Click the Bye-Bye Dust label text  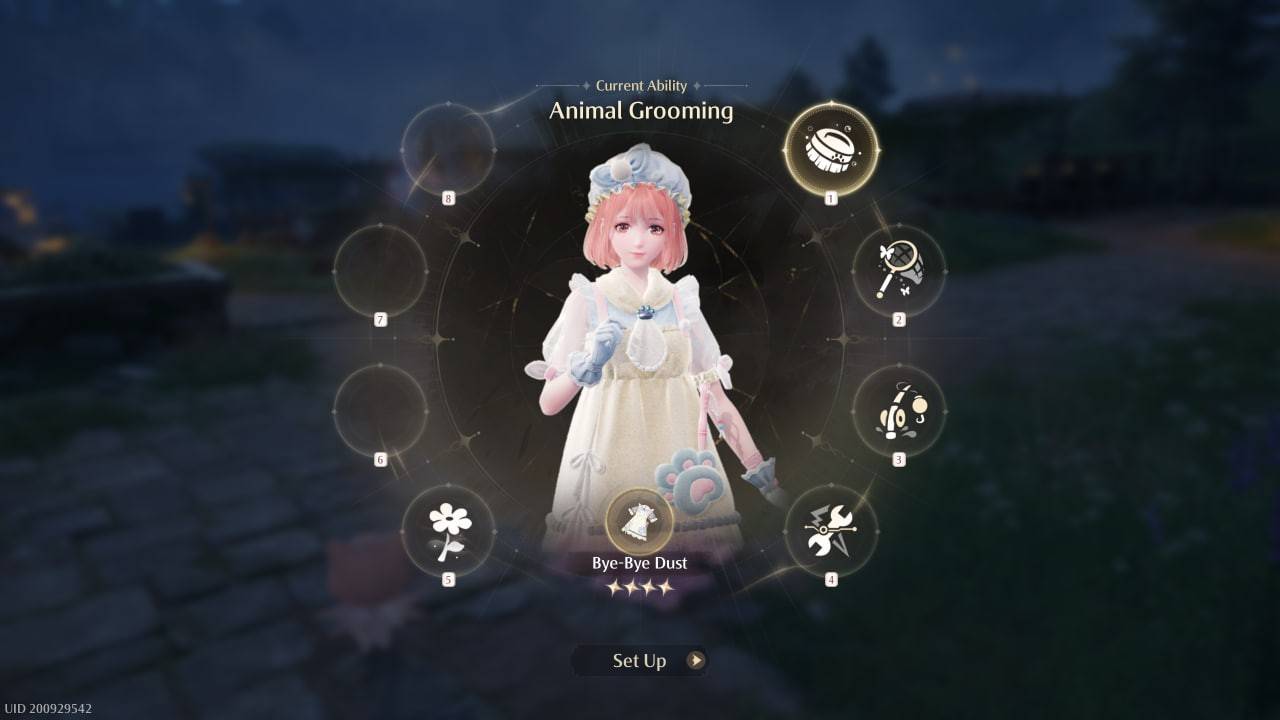(x=640, y=562)
